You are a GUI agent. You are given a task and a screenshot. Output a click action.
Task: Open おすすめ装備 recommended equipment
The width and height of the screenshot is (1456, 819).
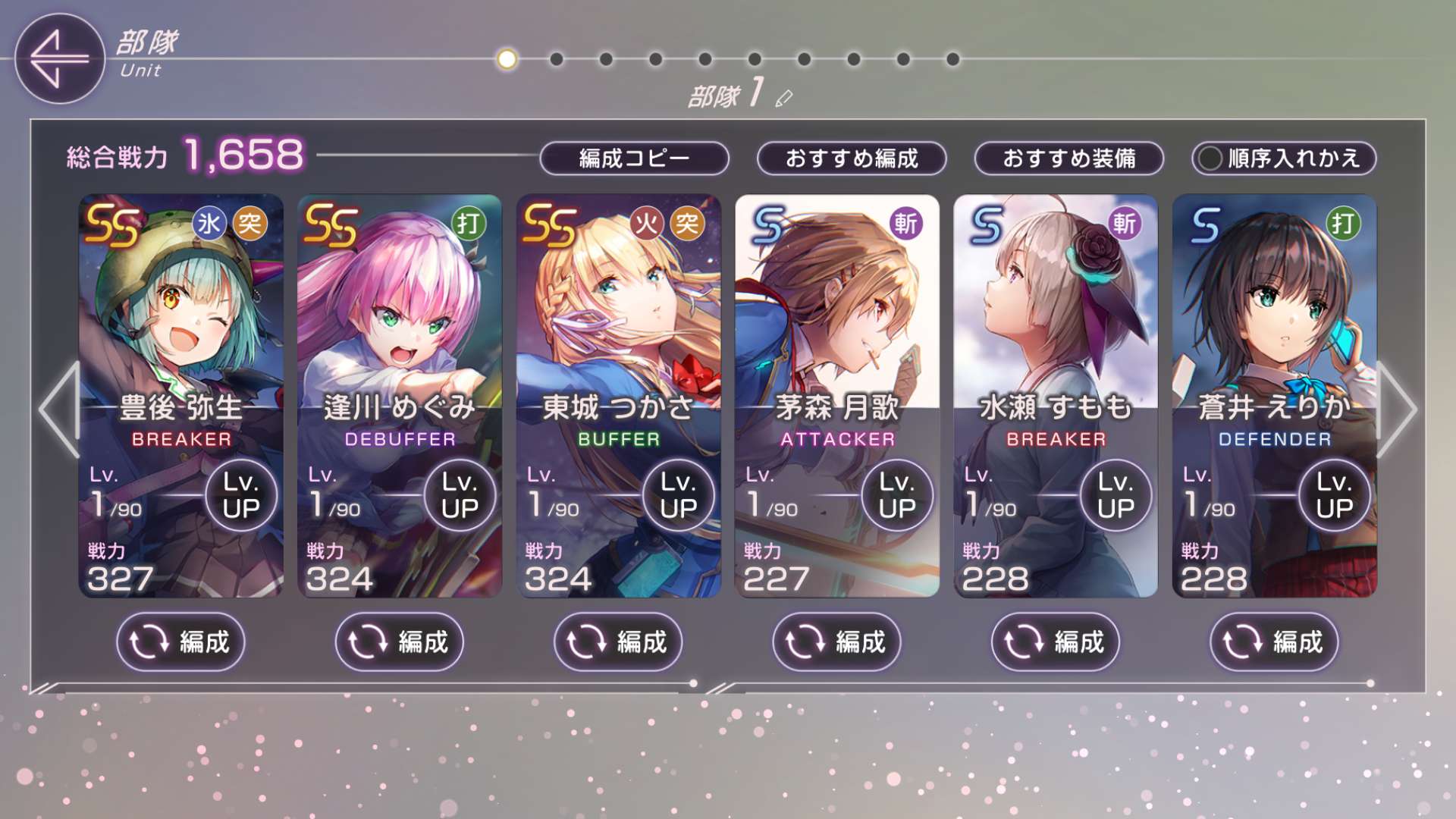(1068, 158)
